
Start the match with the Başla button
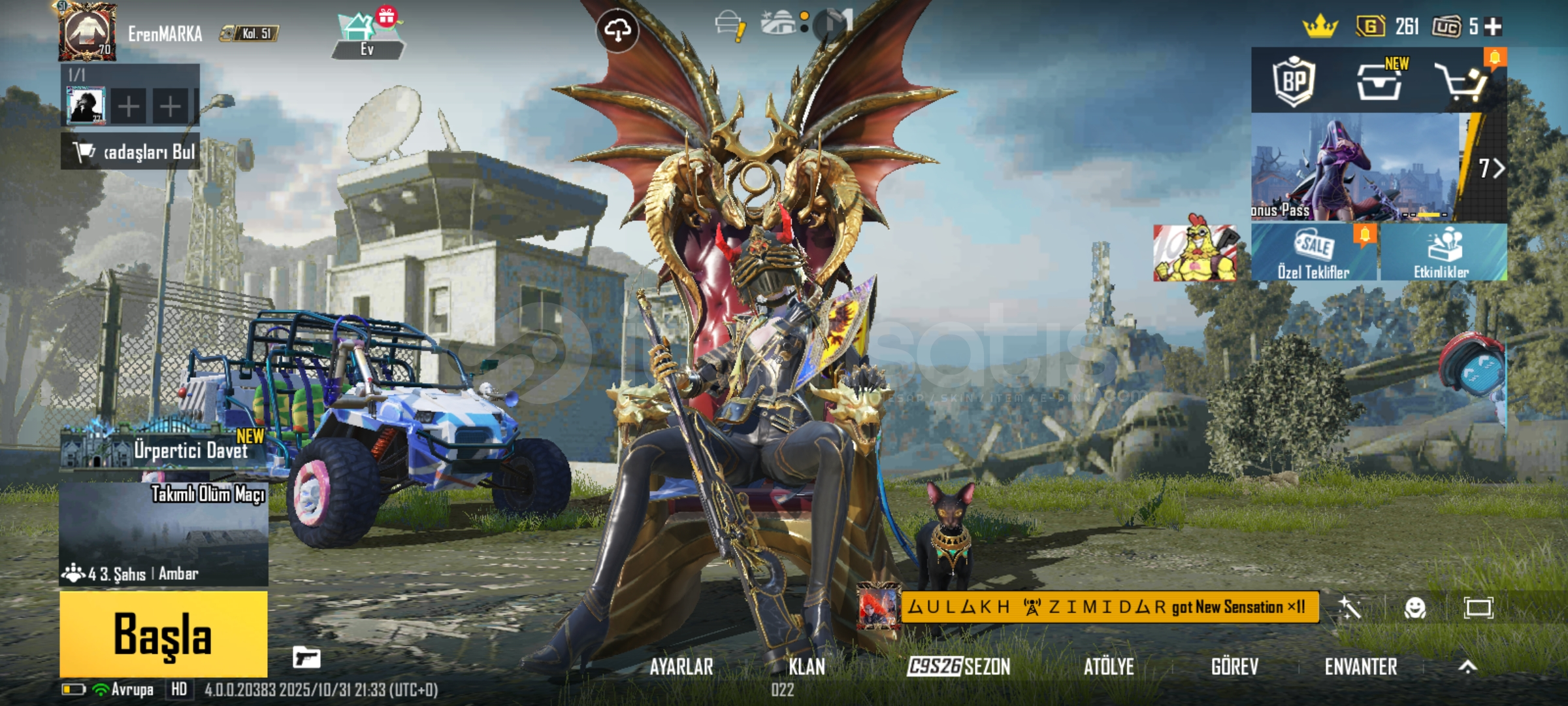(163, 633)
